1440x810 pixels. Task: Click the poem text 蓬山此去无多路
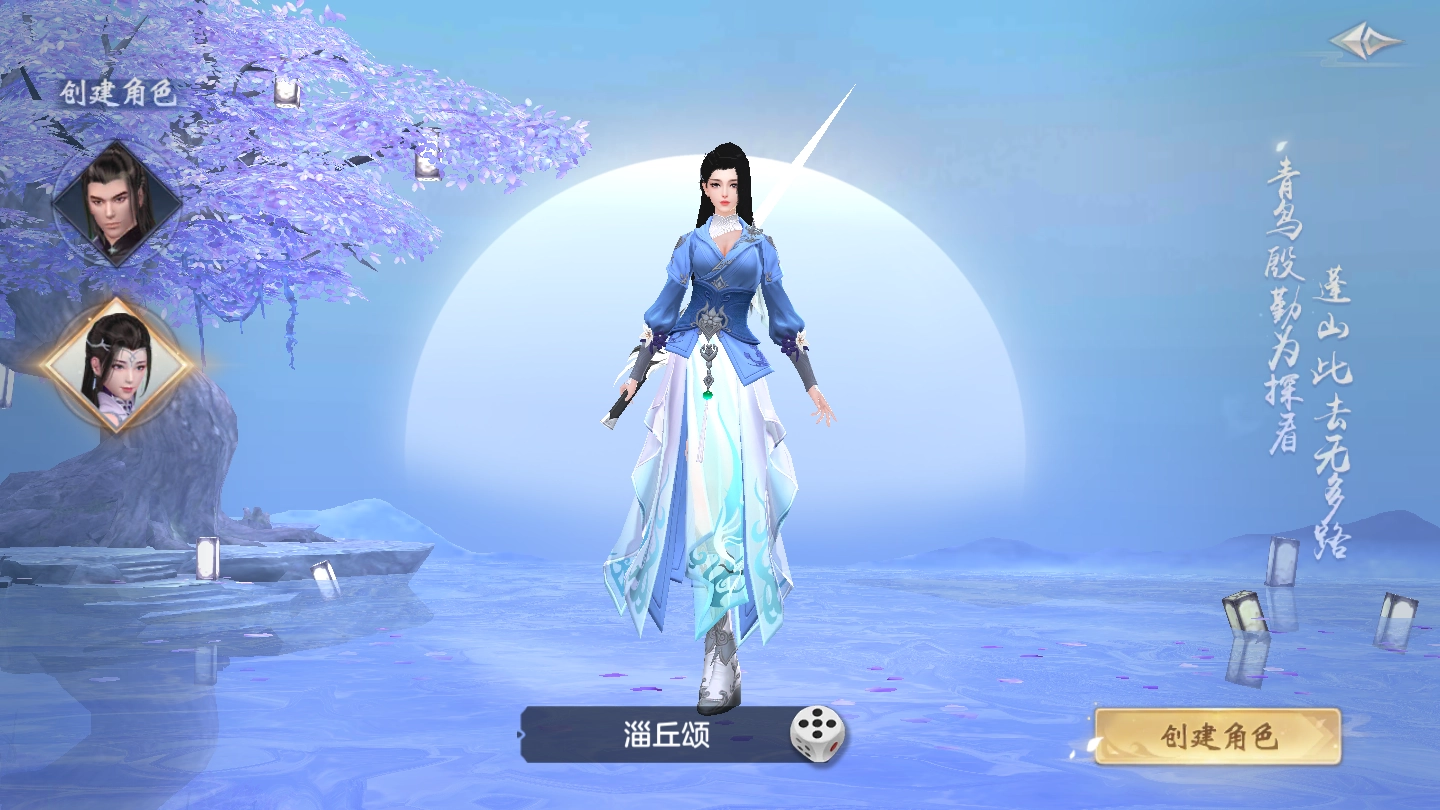[x=1330, y=410]
